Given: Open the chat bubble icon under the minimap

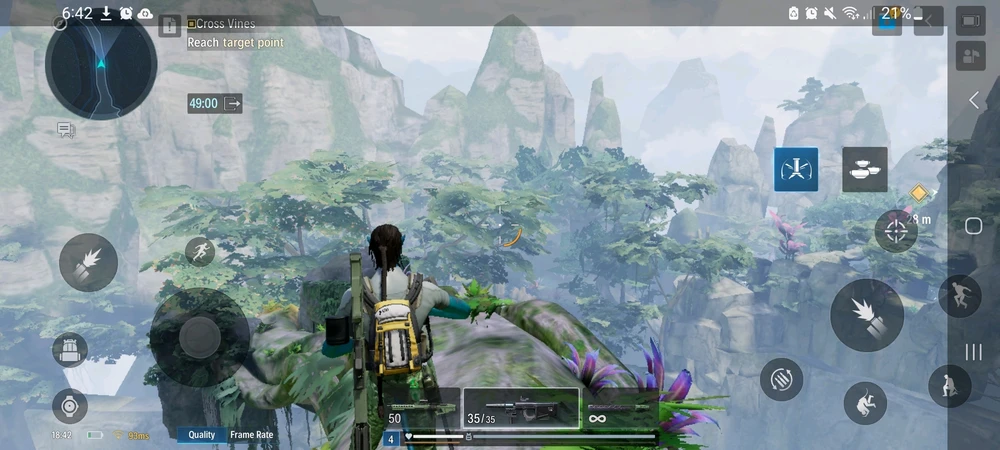Looking at the screenshot, I should (66, 130).
